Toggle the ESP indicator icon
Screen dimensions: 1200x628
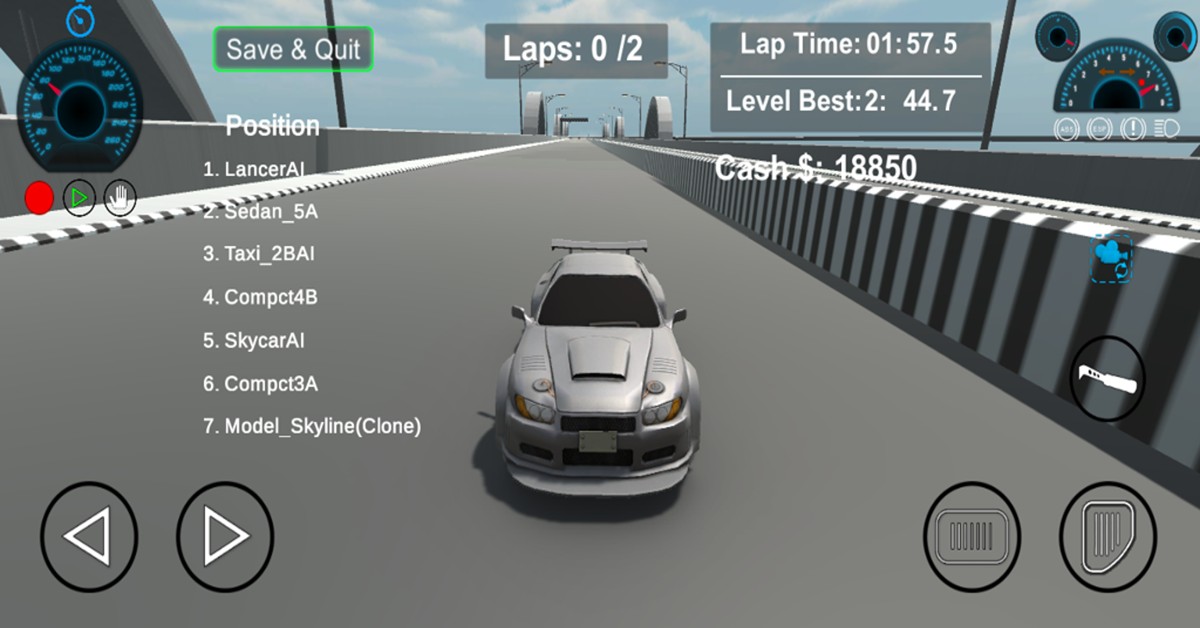point(1099,129)
